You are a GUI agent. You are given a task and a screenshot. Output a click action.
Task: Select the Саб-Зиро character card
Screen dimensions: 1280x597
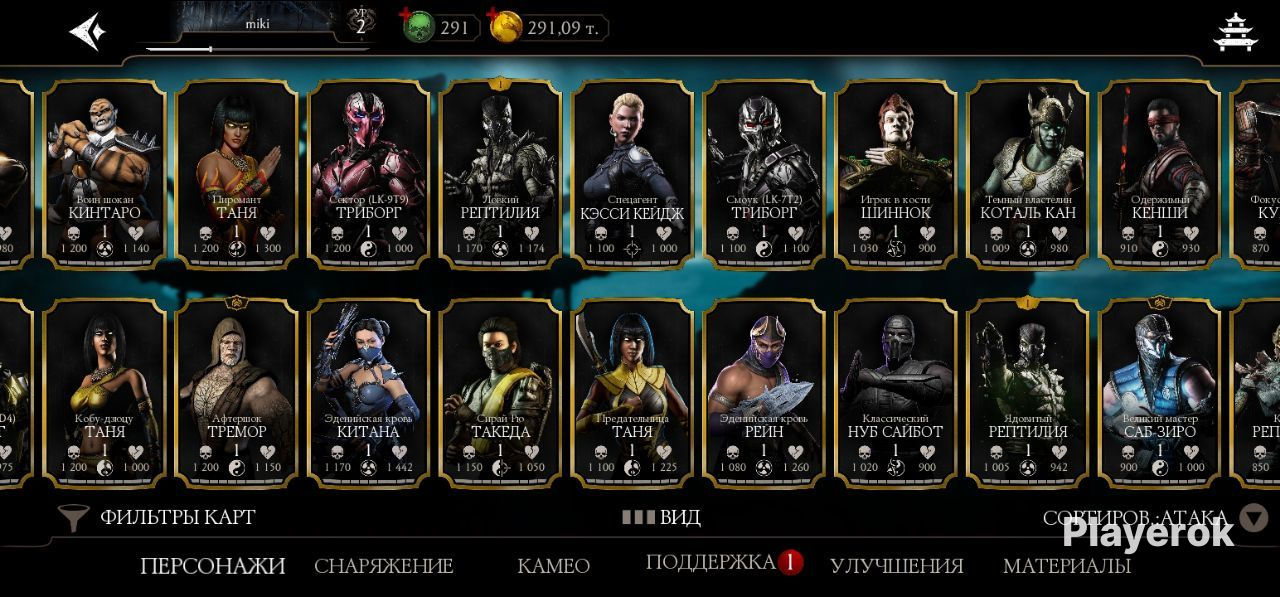pyautogui.click(x=1160, y=392)
